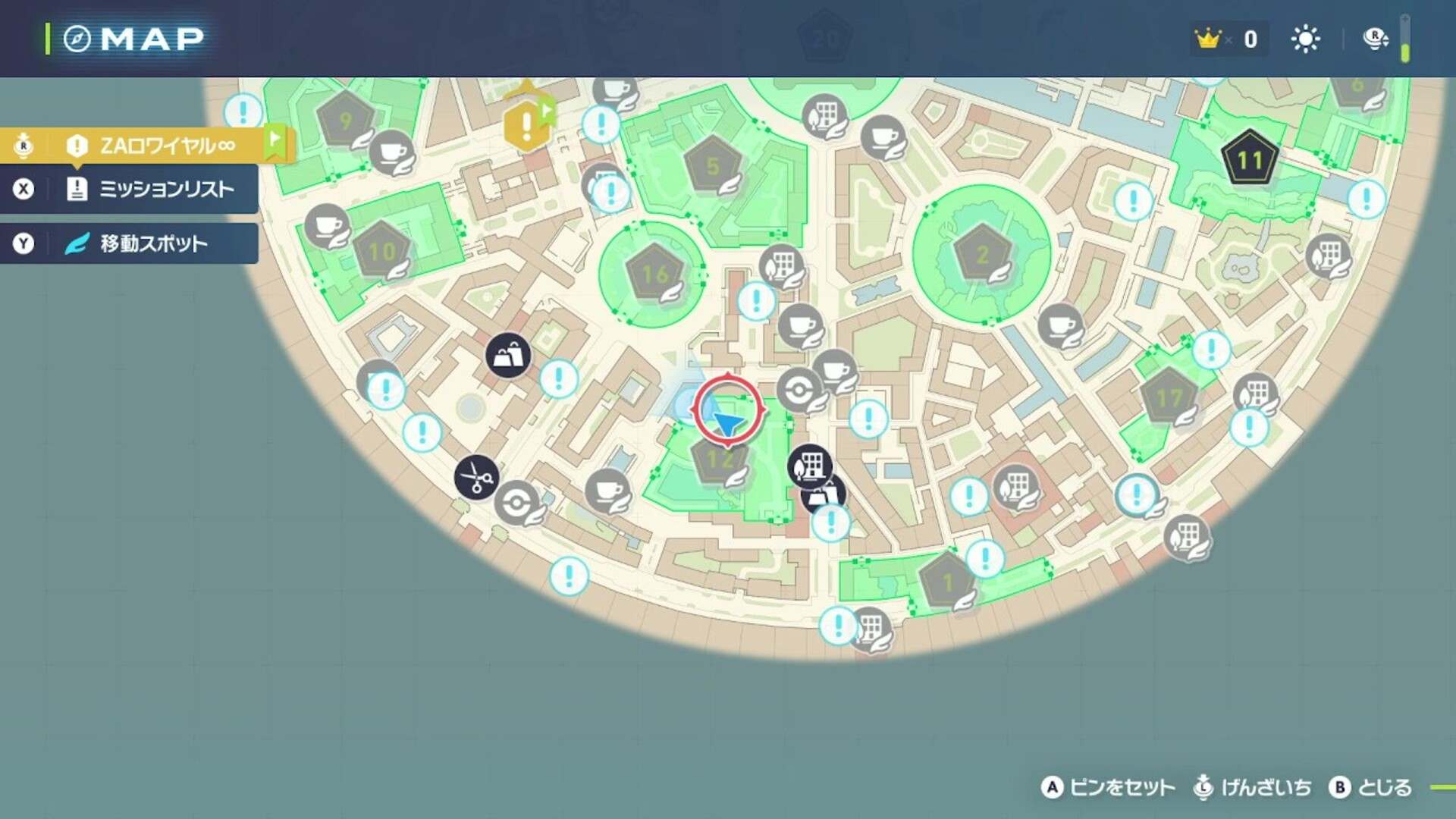Select the Wild Zone 5 marker
1456x819 pixels.
pos(712,165)
